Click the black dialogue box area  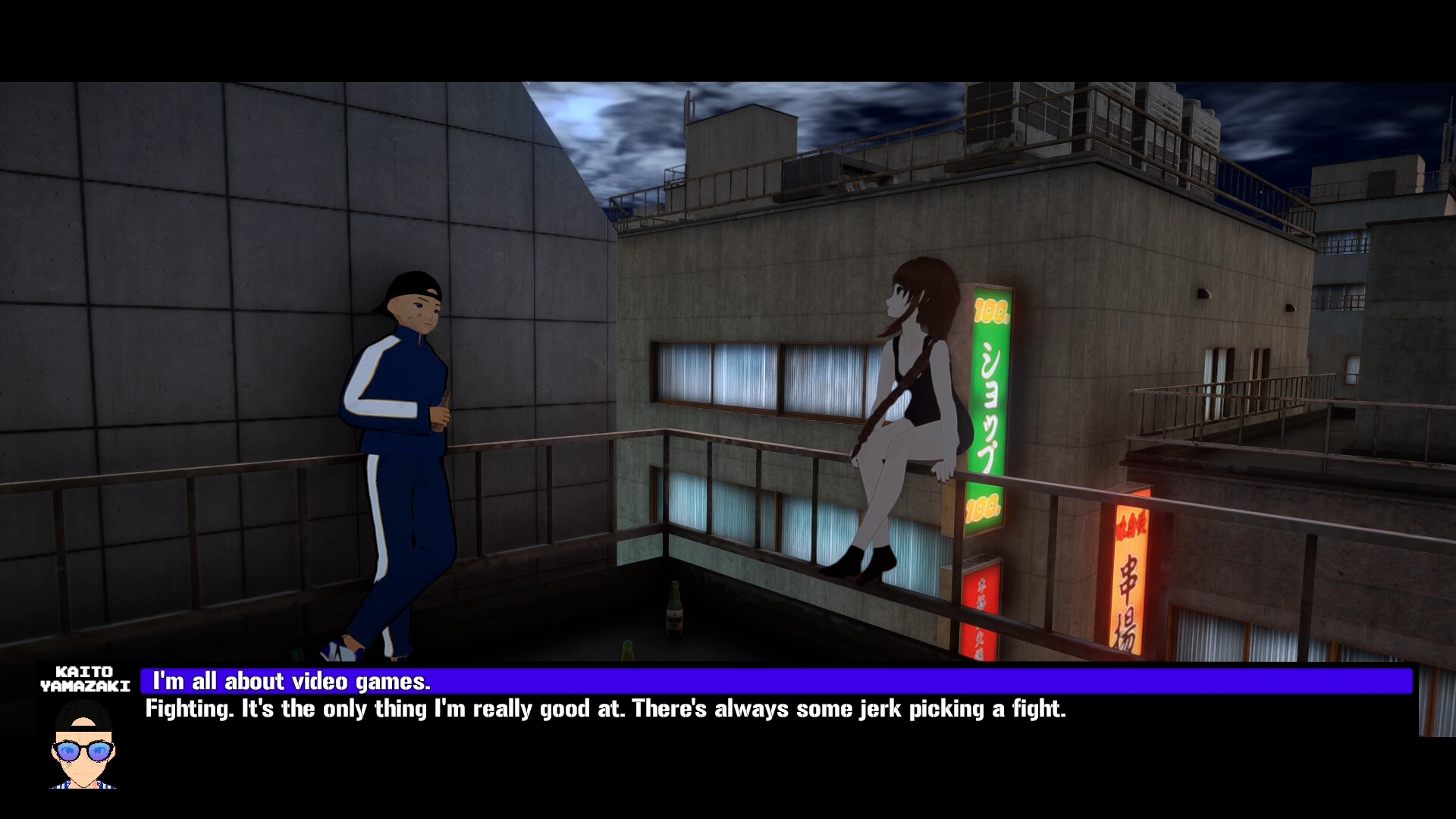pos(758,758)
